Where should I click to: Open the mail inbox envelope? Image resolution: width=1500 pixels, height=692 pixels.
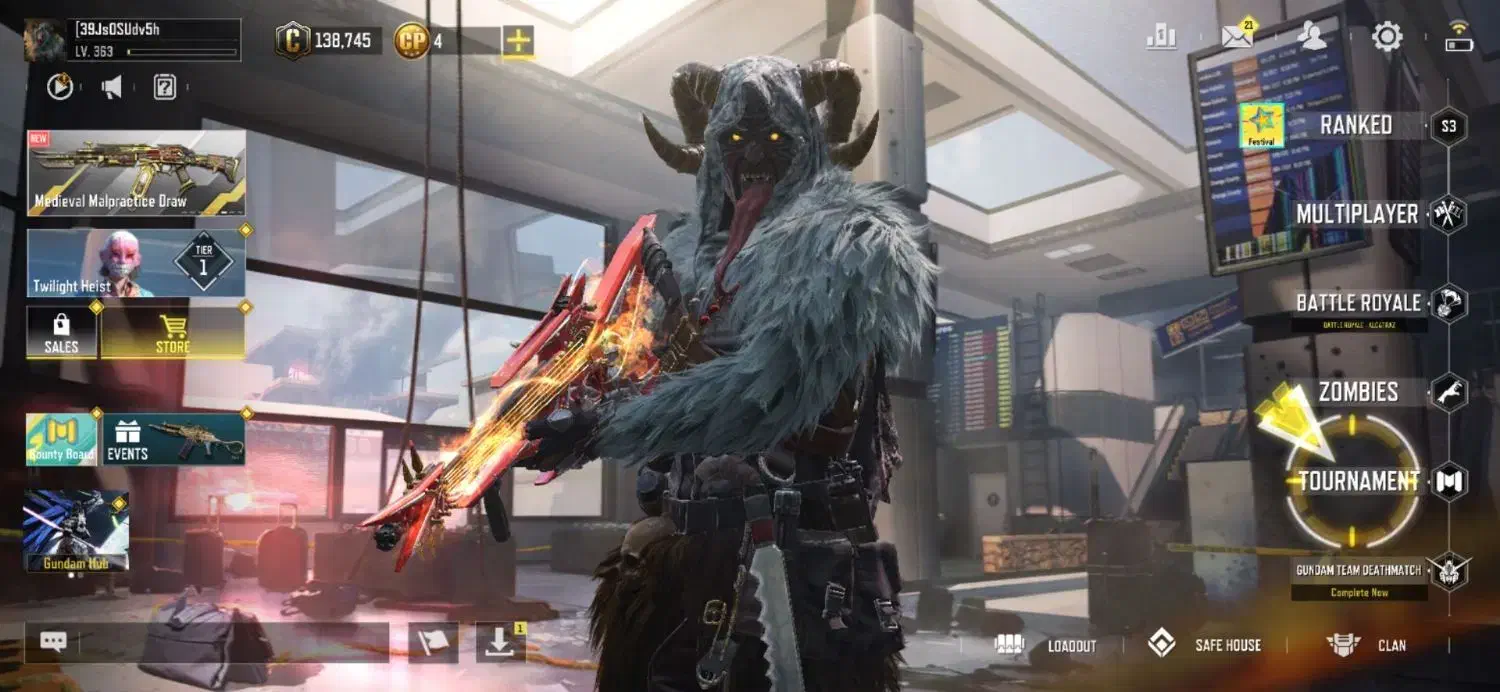1238,37
